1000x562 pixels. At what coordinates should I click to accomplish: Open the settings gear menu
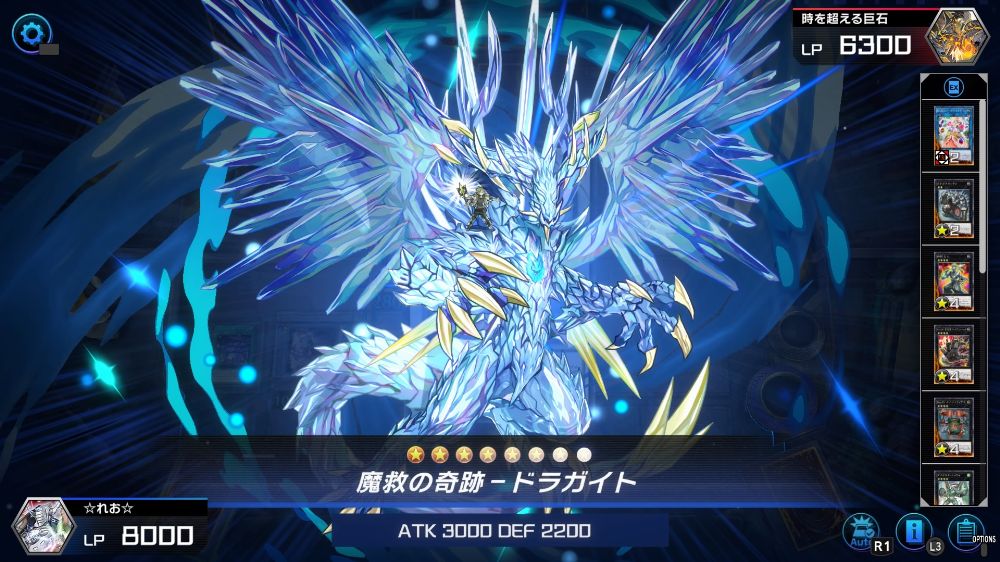point(28,32)
